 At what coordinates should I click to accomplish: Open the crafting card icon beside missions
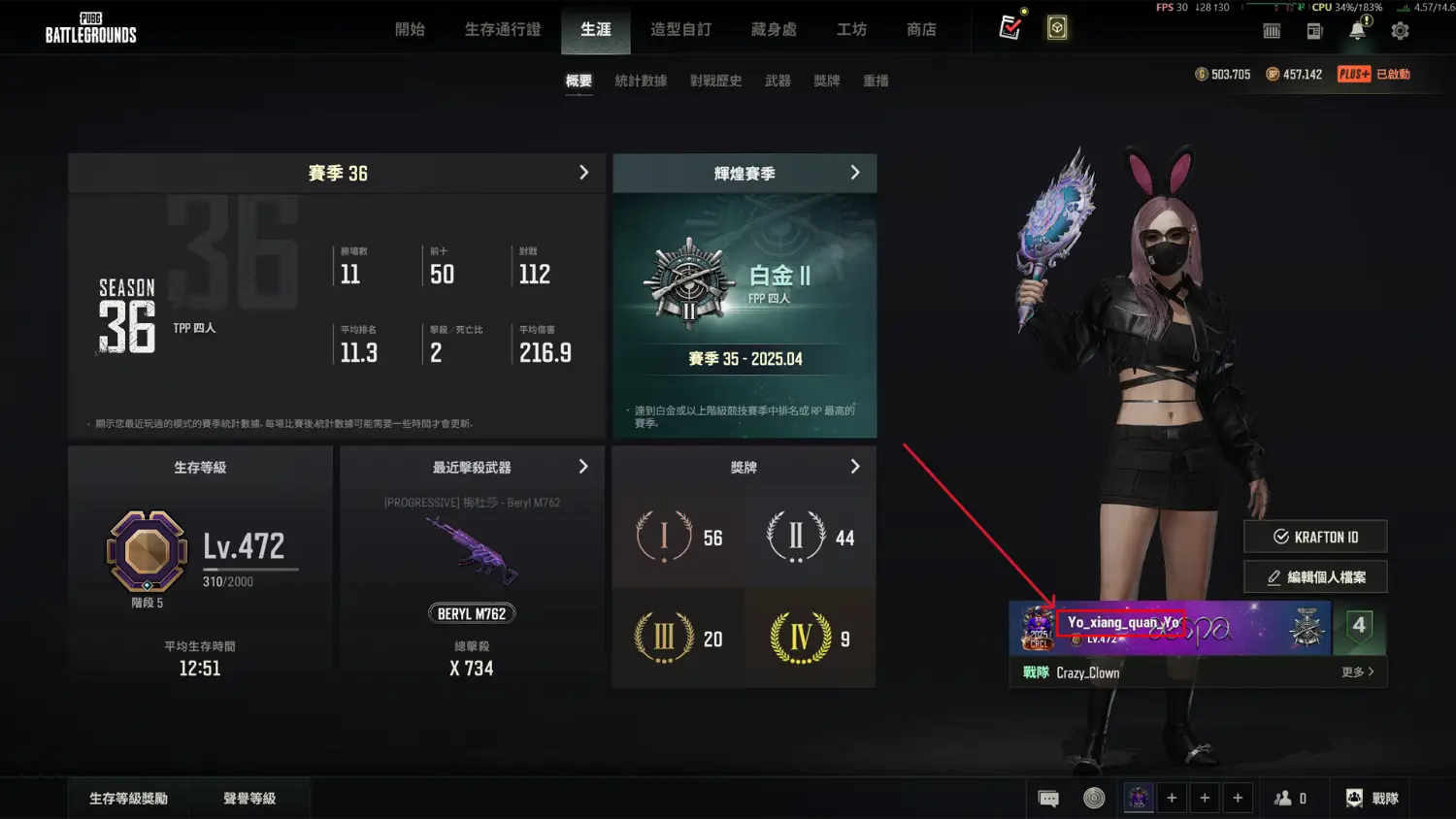click(x=1057, y=27)
